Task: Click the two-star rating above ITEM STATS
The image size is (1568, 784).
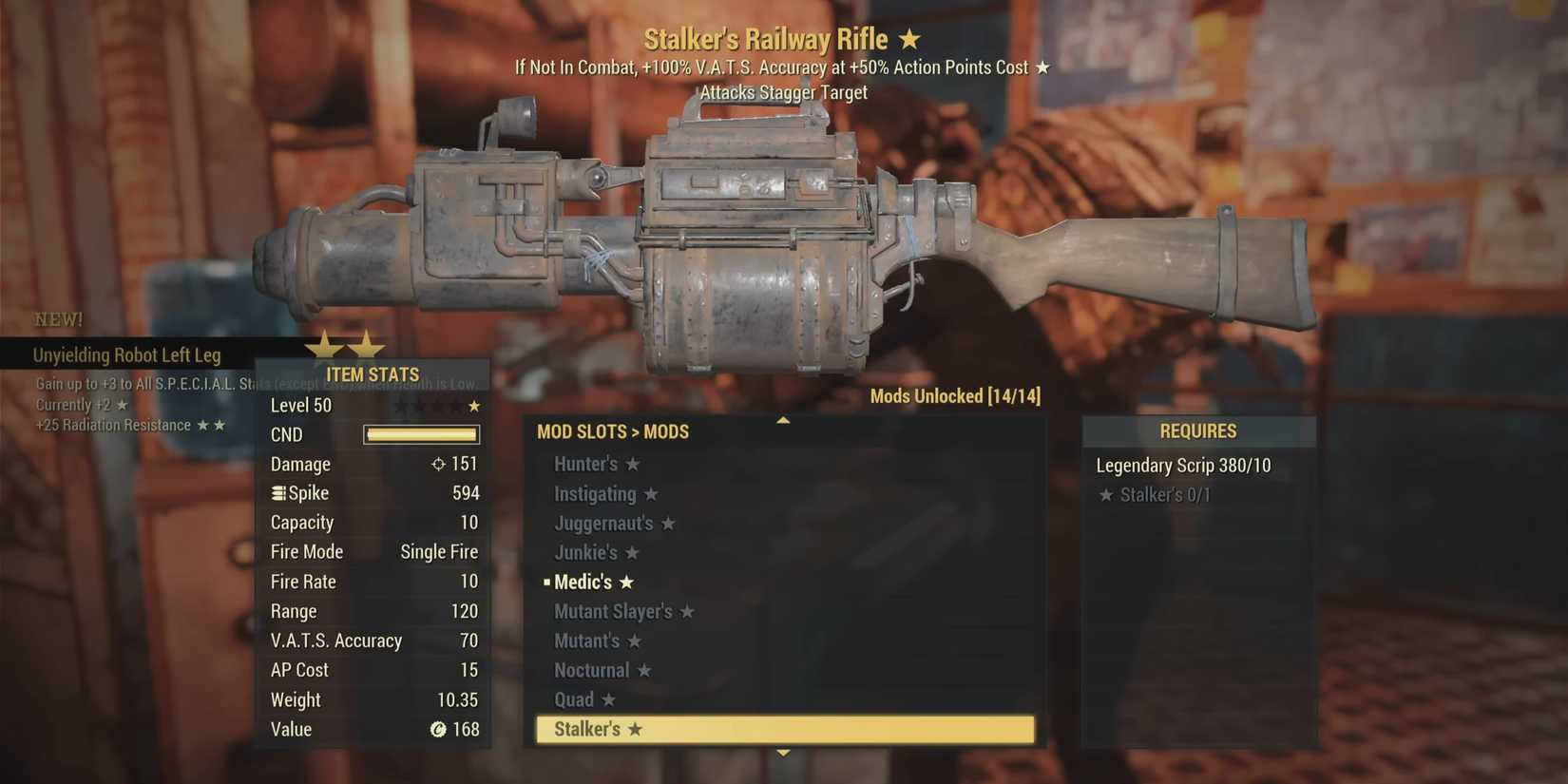Action: (347, 344)
